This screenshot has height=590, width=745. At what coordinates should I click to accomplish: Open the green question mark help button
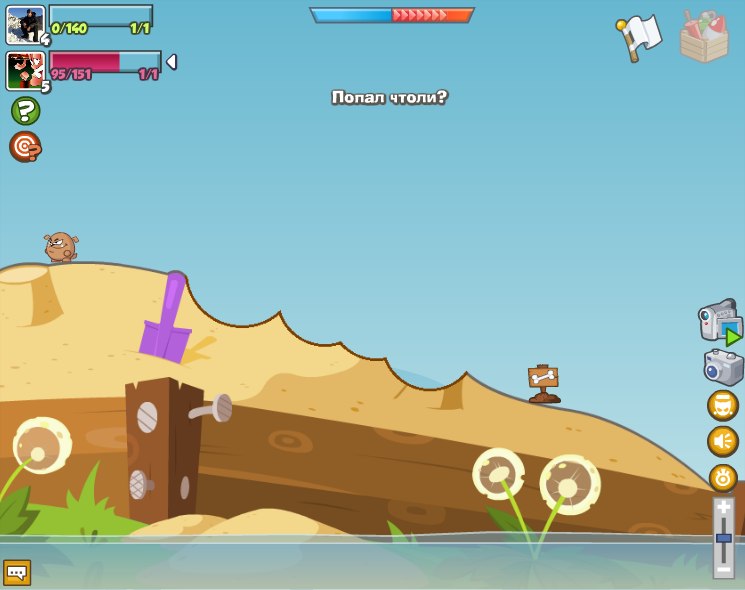pos(25,111)
